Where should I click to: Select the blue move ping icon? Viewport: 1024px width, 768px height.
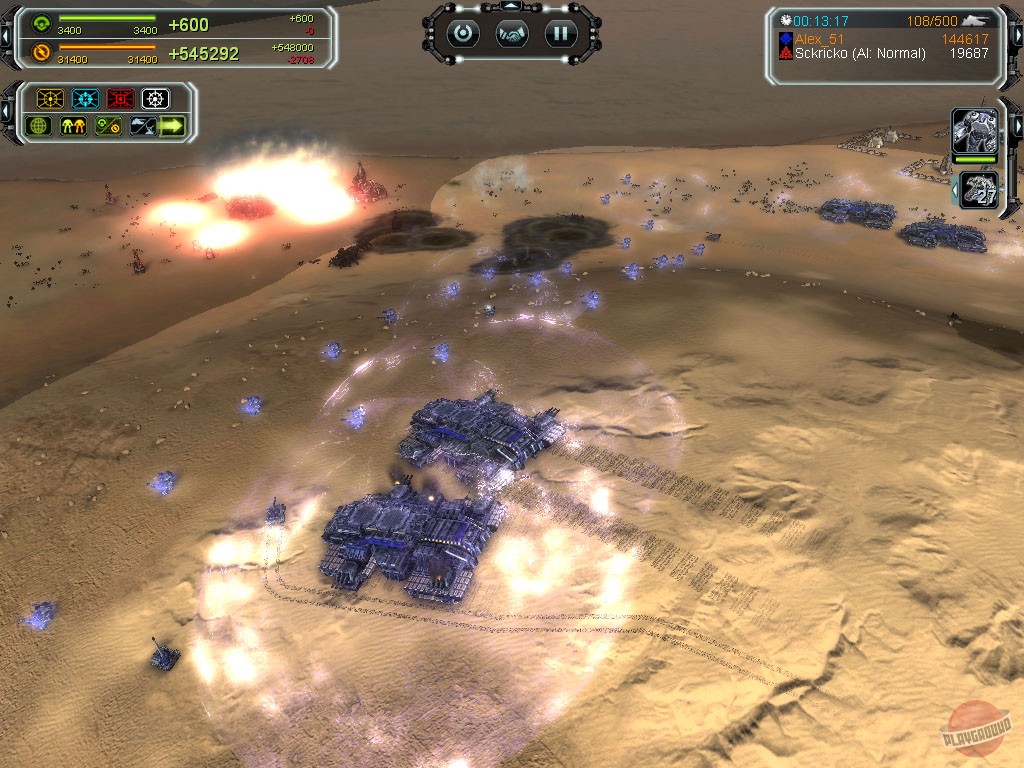[85, 99]
